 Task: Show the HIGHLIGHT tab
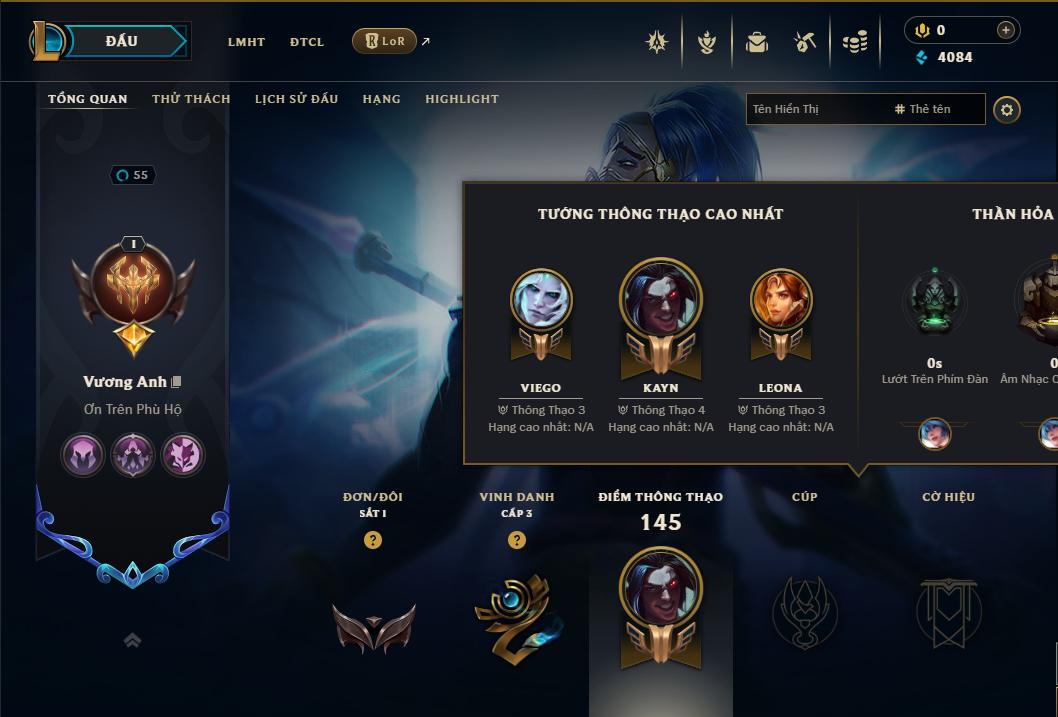coord(462,99)
